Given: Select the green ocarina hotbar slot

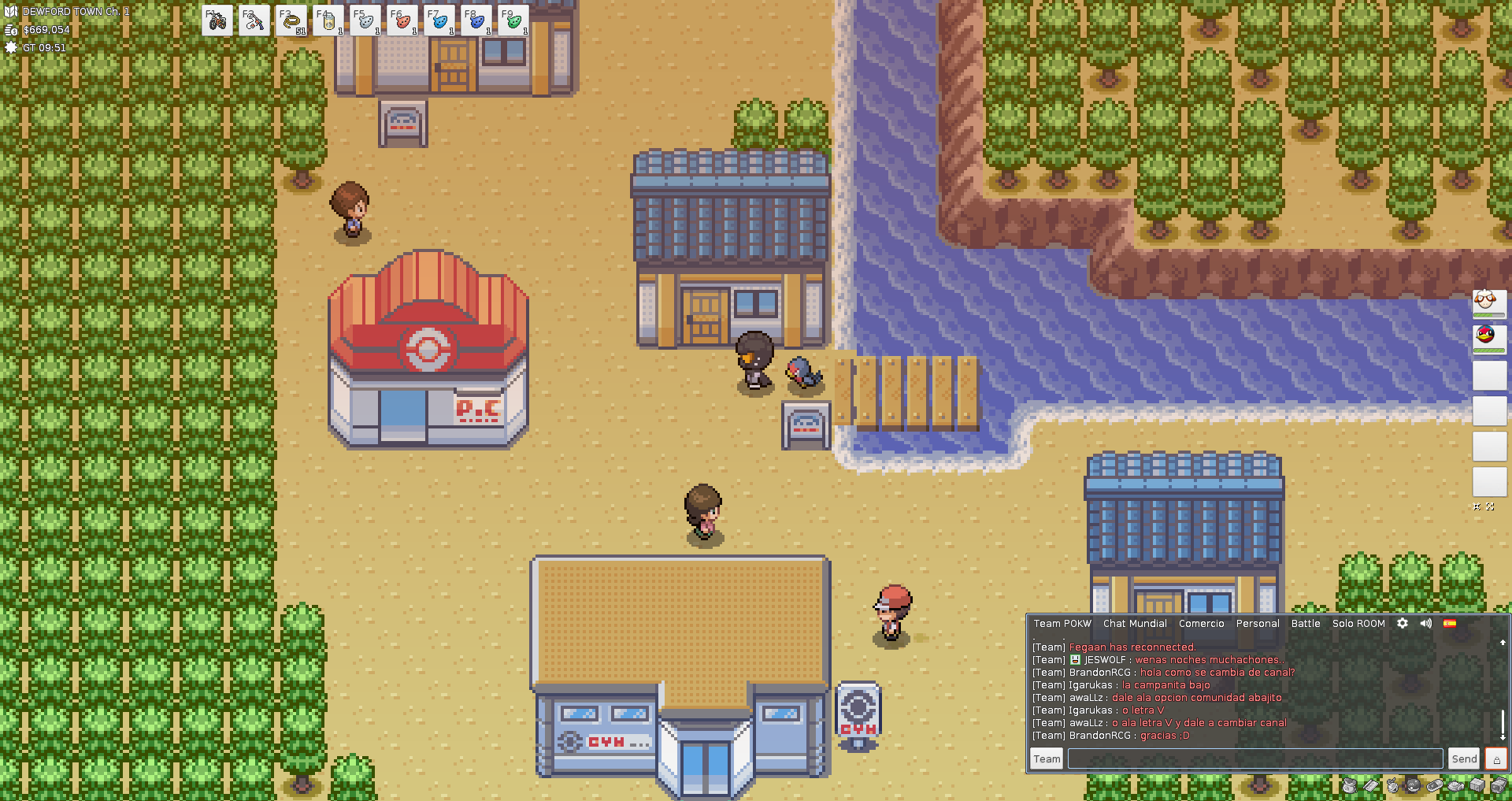Looking at the screenshot, I should tap(513, 20).
